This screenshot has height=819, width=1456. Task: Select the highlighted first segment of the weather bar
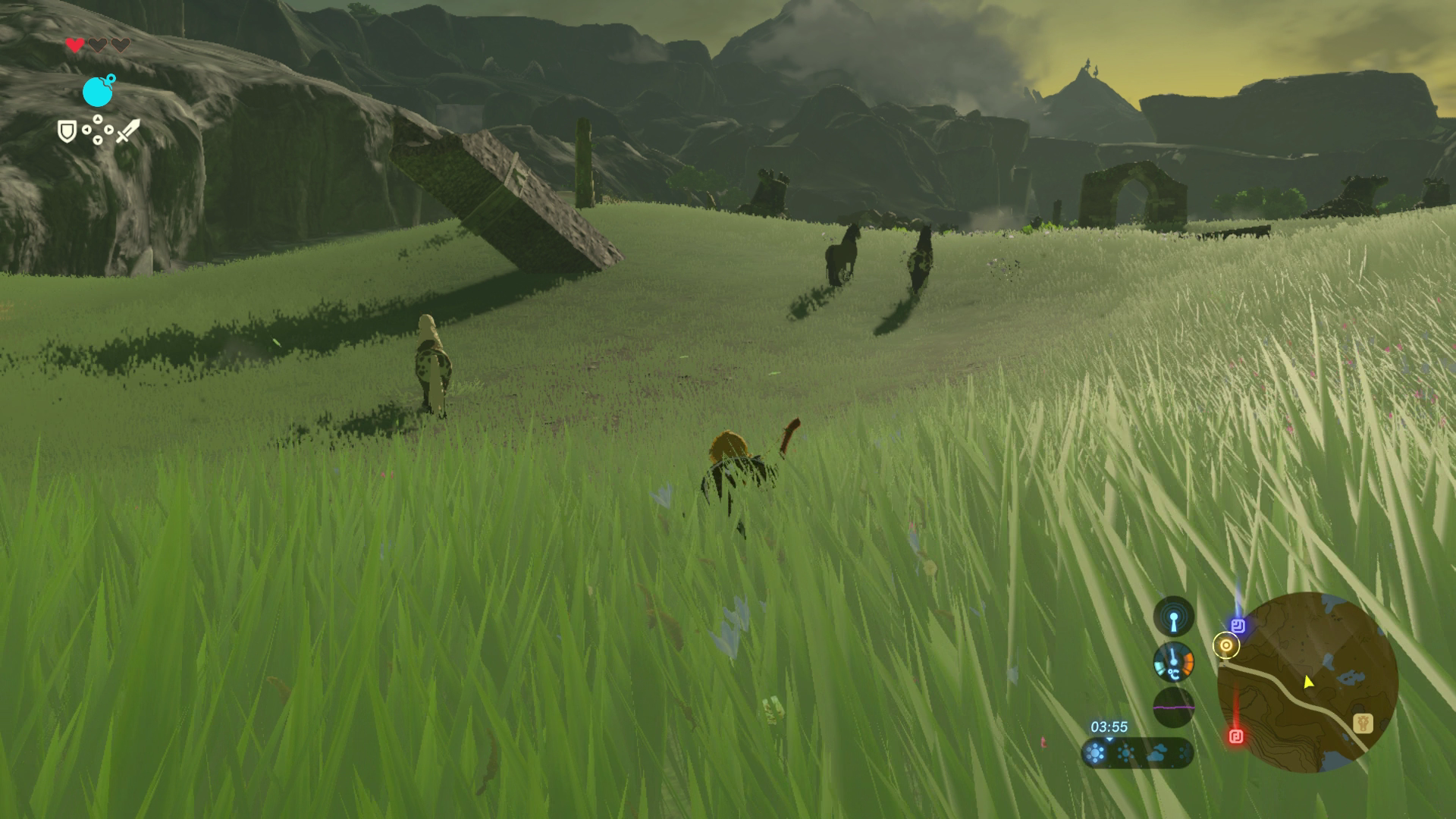(x=1096, y=755)
